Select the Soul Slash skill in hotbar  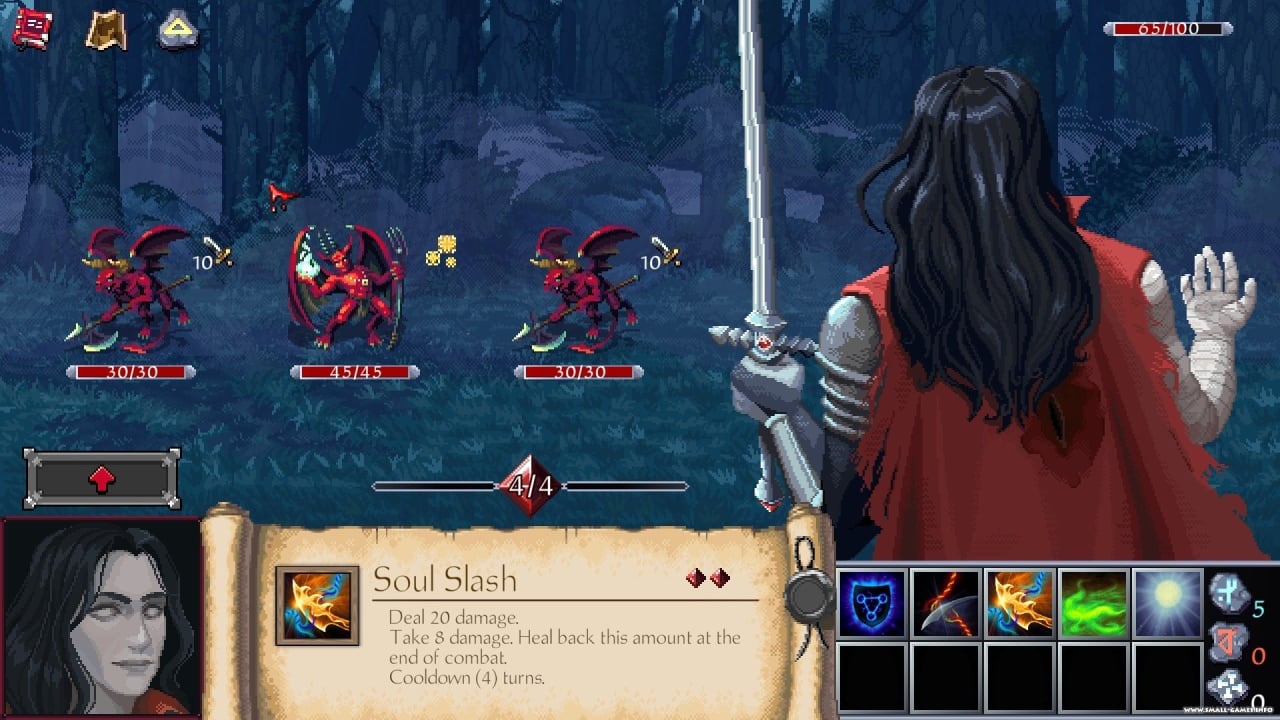[1019, 604]
